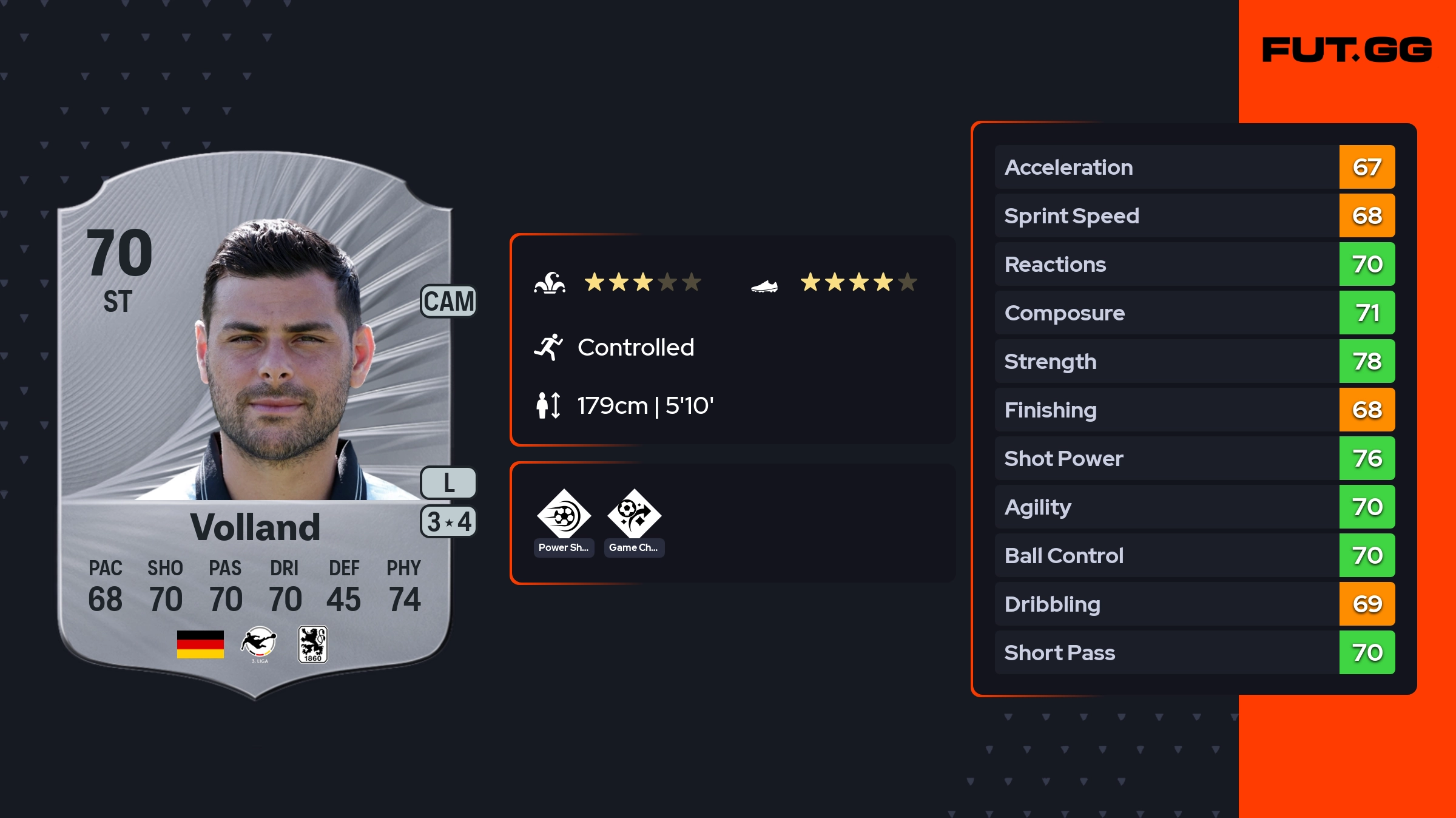Click the CAM alternate position badge

pyautogui.click(x=448, y=302)
